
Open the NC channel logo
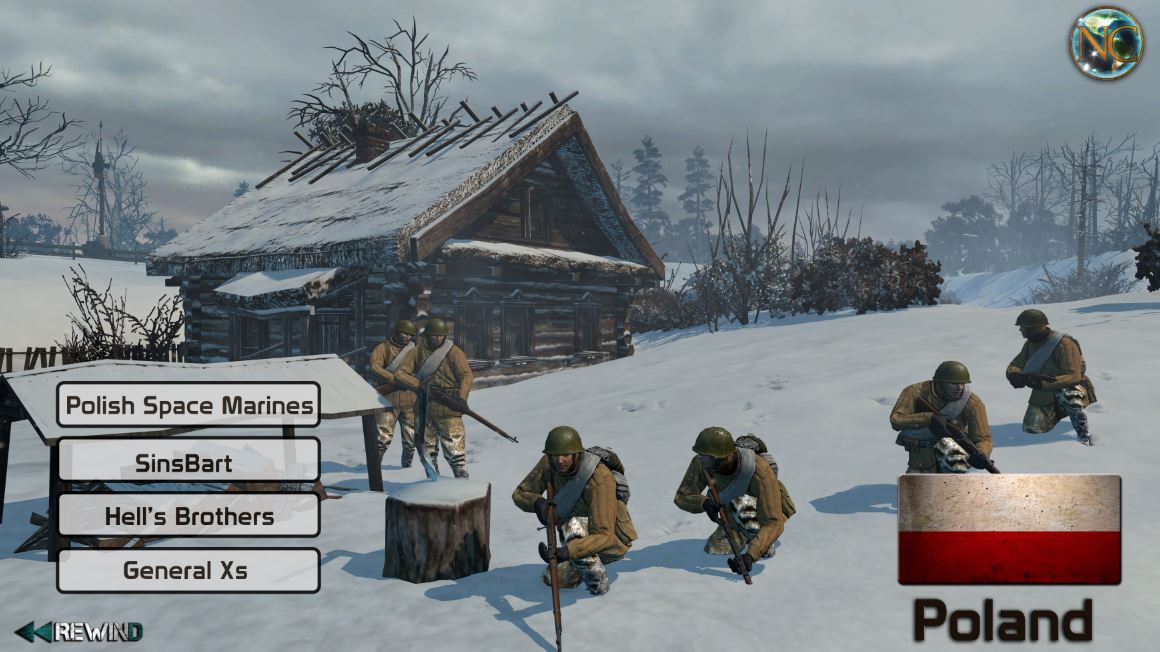1105,43
